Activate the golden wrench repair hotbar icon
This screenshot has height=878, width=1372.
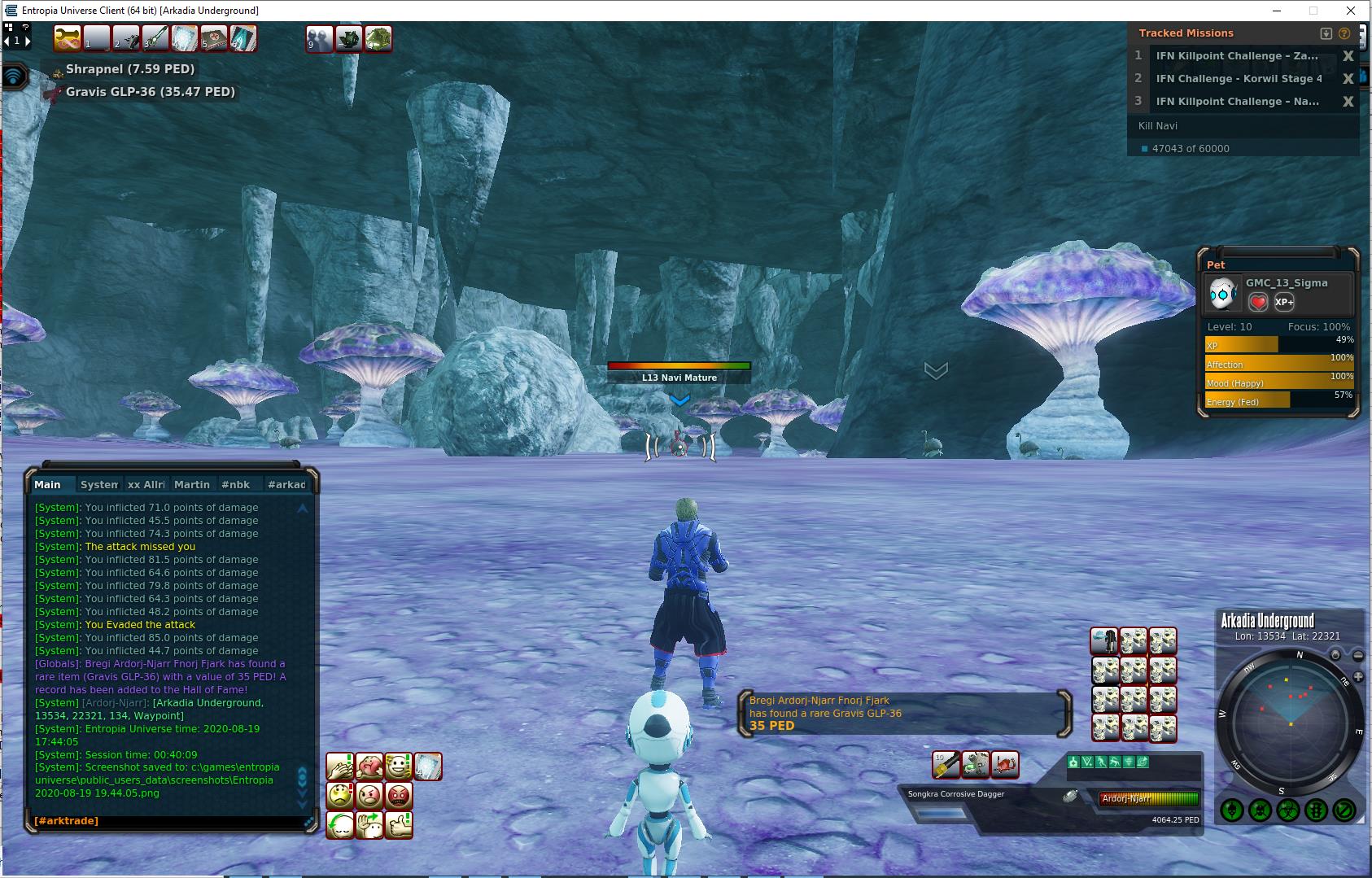[67, 38]
